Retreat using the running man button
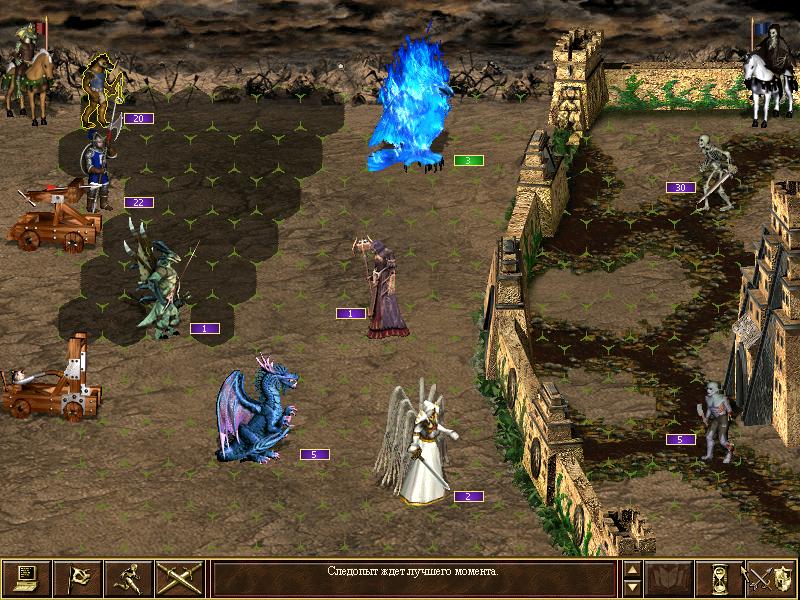 point(128,577)
